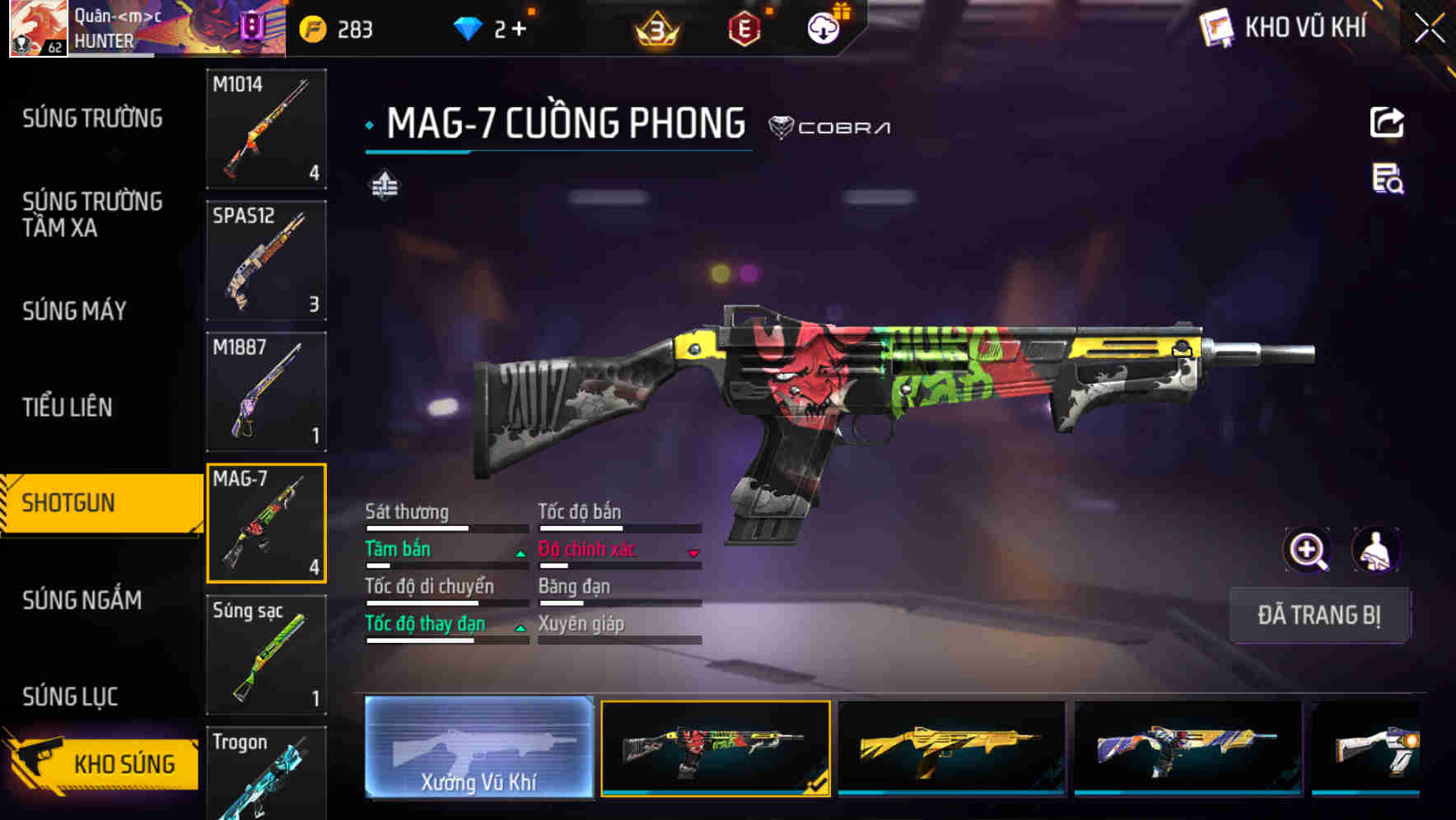1456x820 pixels.
Task: Click the COBRA badge next to the weapon name
Action: [x=832, y=128]
